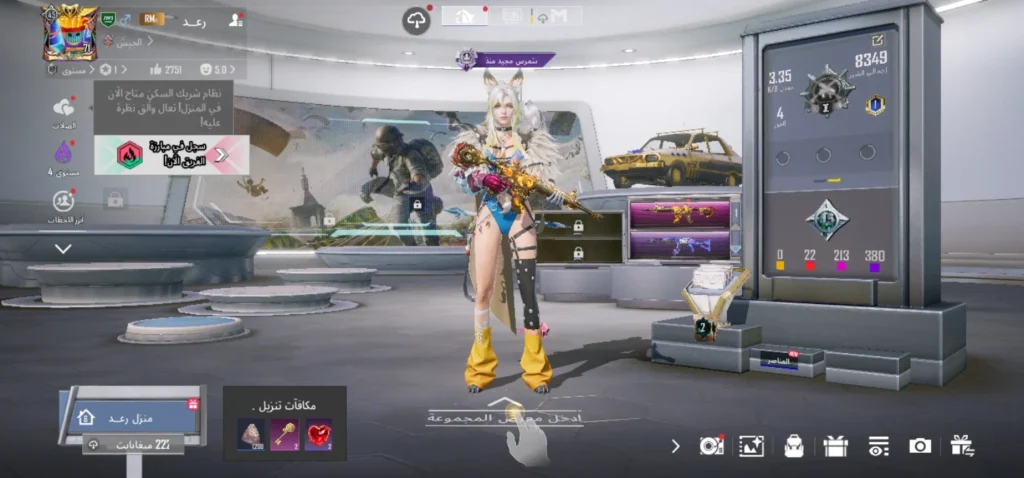1024x478 pixels.
Task: Open the player profile avatar
Action: 67,31
